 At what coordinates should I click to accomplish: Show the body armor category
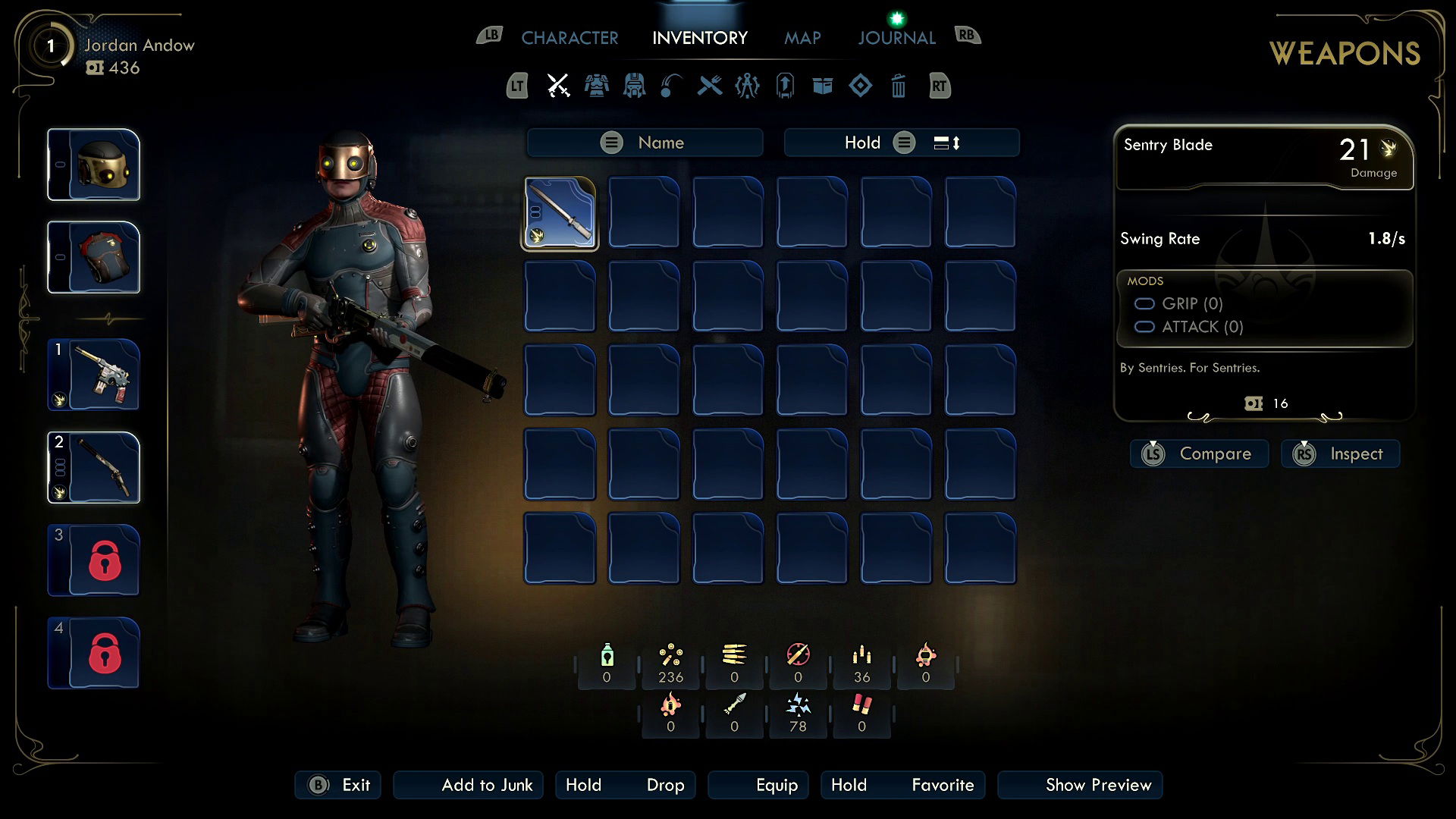[x=596, y=86]
